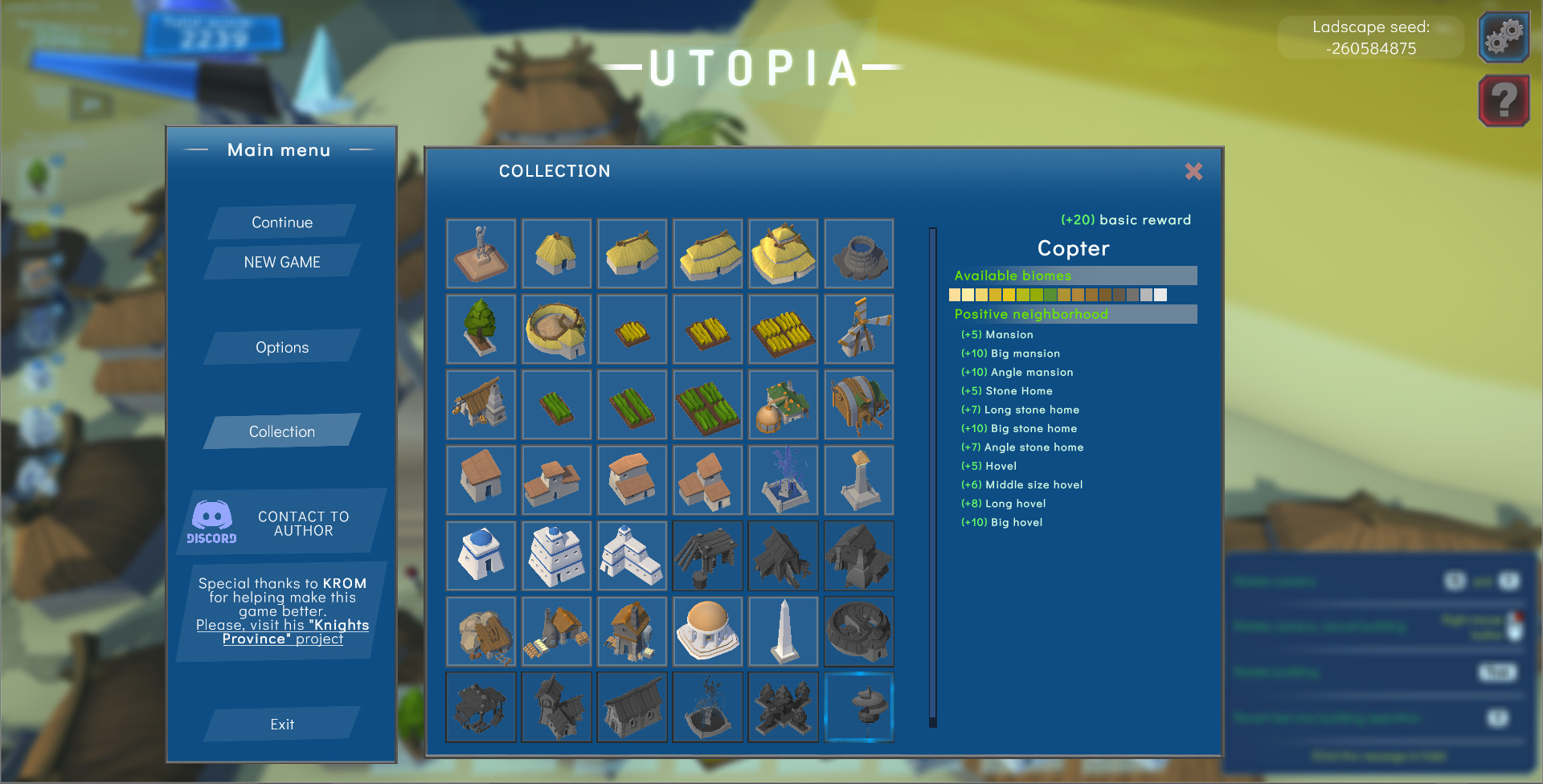This screenshot has width=1543, height=784.
Task: Select the purple fountain building tile
Action: [x=783, y=480]
